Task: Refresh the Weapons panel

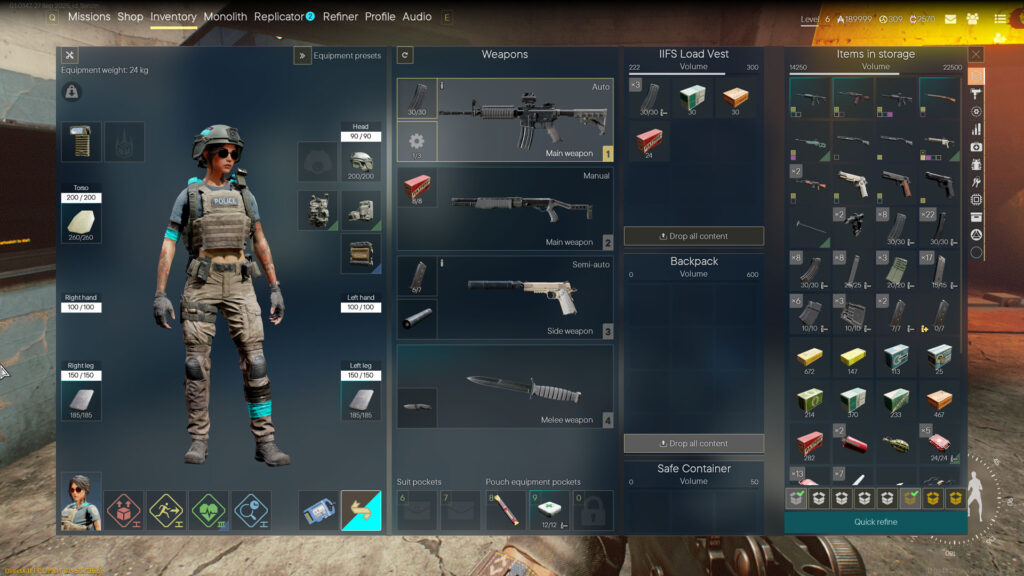Action: [x=405, y=55]
